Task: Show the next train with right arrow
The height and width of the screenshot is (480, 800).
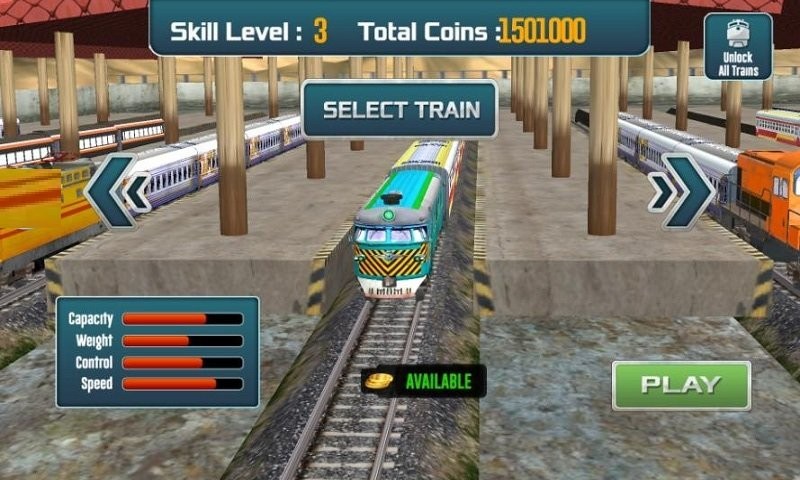Action: [681, 191]
